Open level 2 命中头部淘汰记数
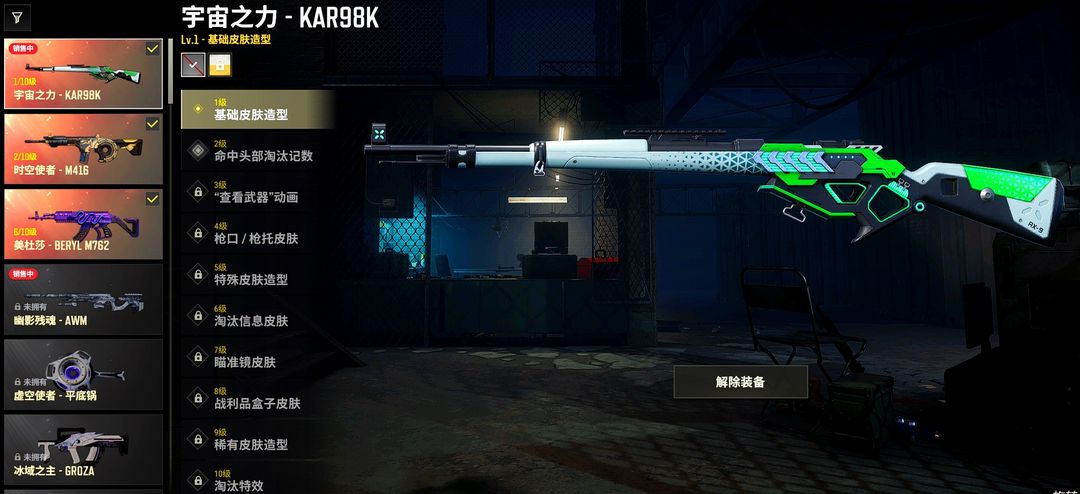The image size is (1080, 494). click(x=257, y=150)
